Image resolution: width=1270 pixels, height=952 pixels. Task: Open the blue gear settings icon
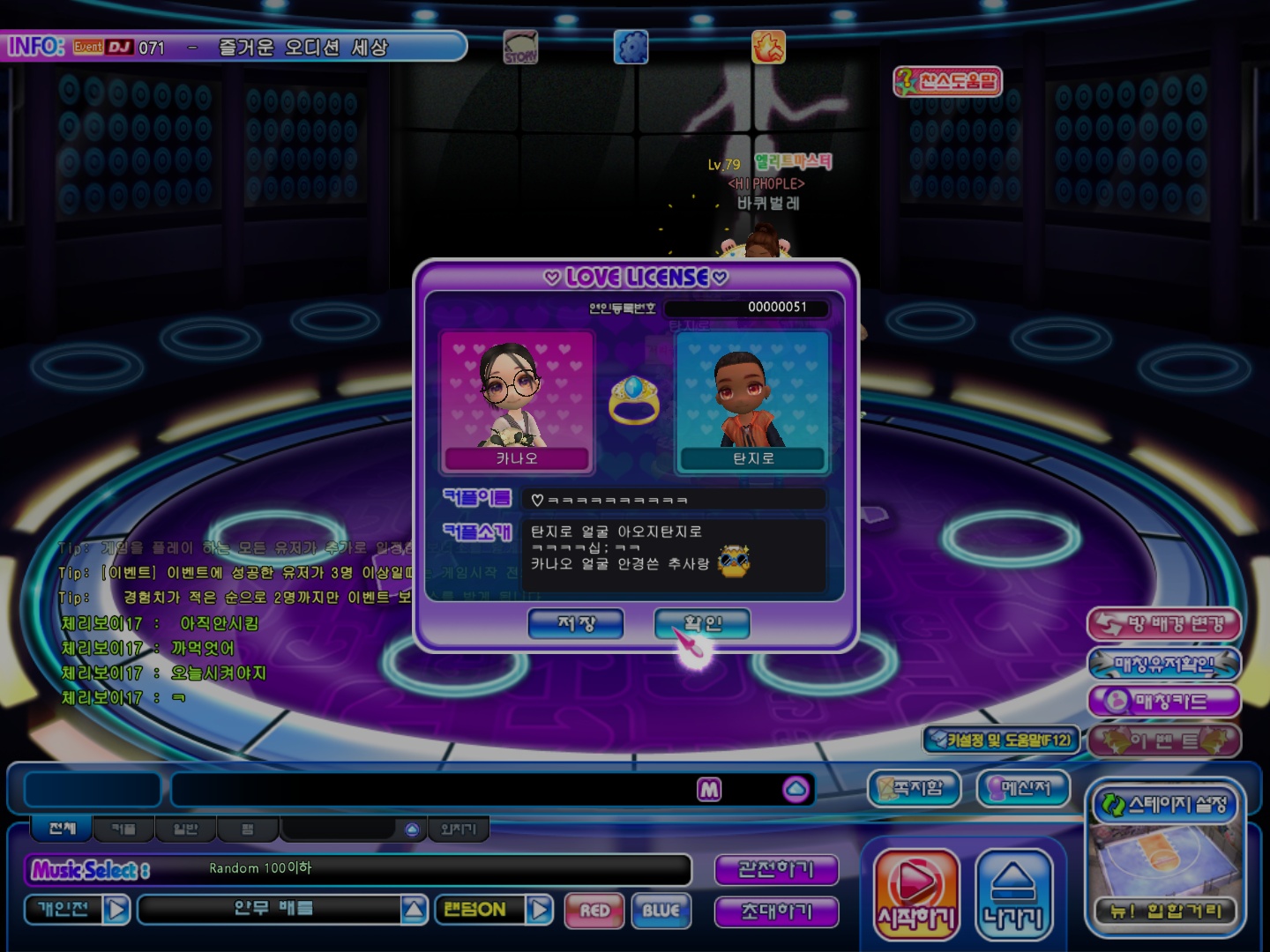(x=631, y=48)
